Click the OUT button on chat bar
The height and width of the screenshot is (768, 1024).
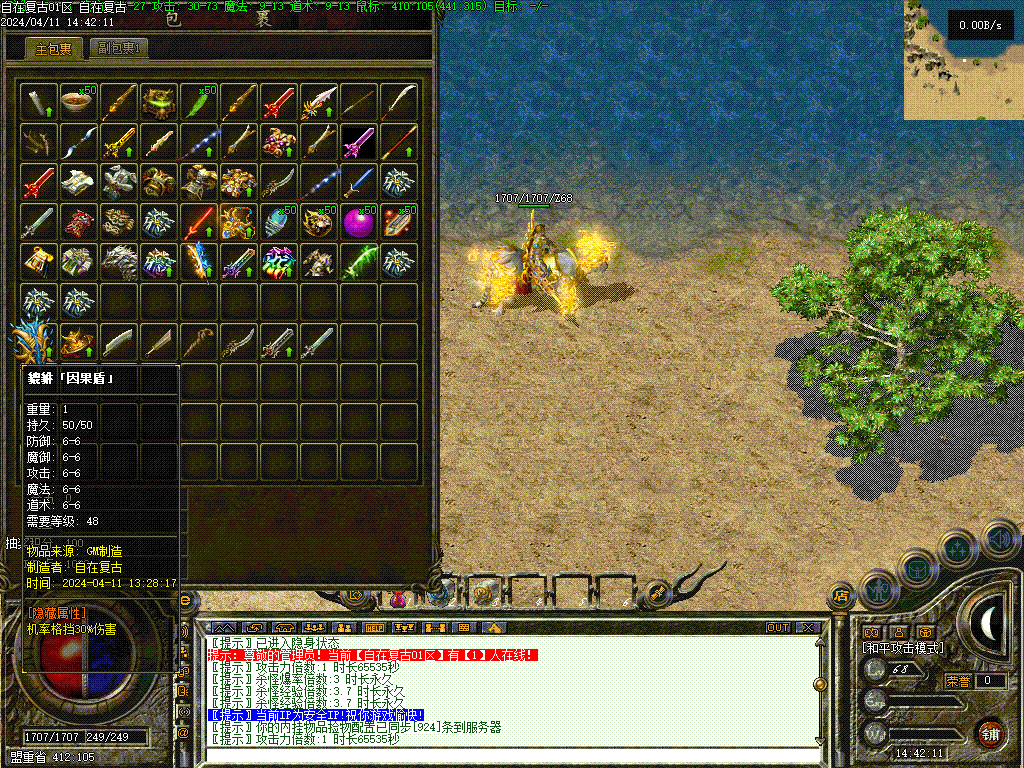778,628
